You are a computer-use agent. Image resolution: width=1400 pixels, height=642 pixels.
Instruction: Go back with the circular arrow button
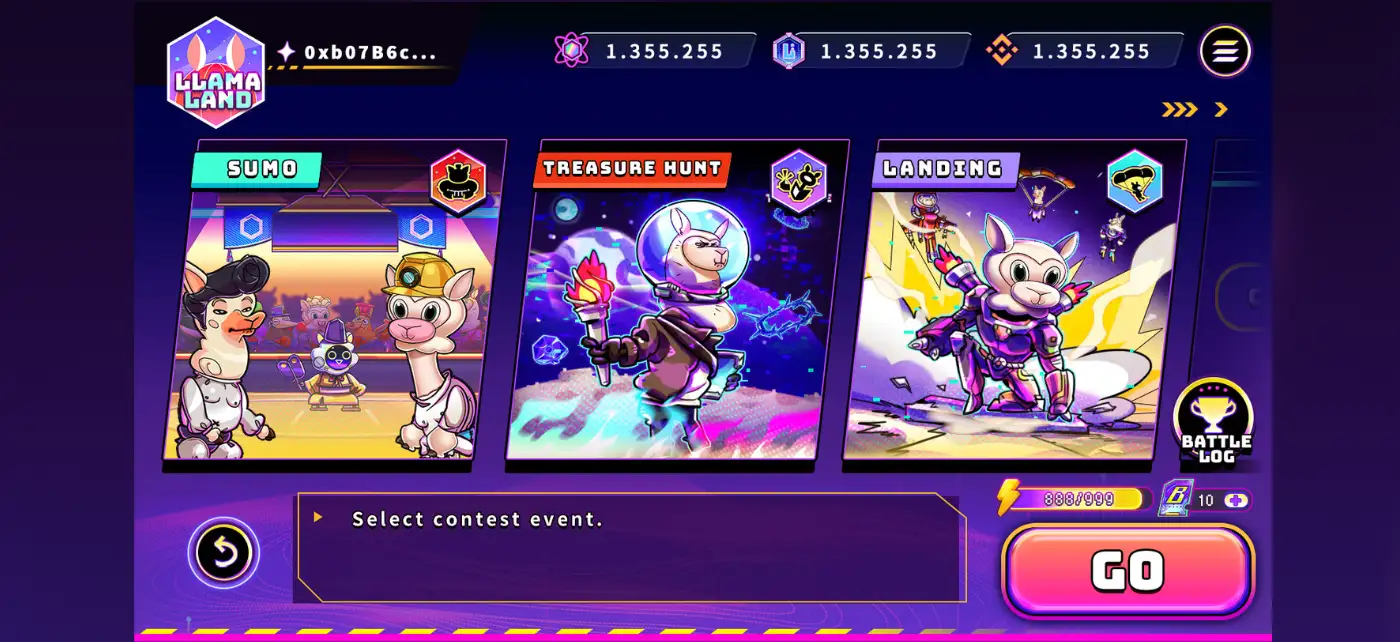coord(223,552)
